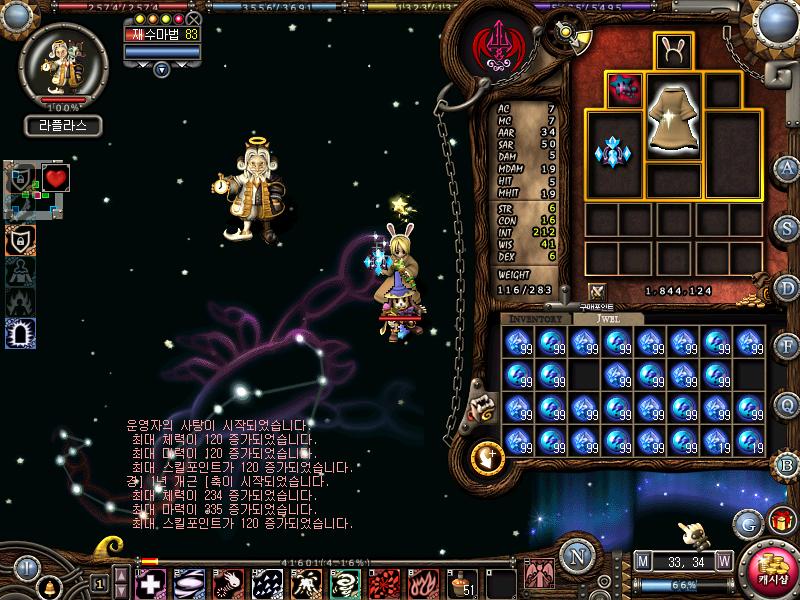Click the round D shortcut button

[x=788, y=287]
